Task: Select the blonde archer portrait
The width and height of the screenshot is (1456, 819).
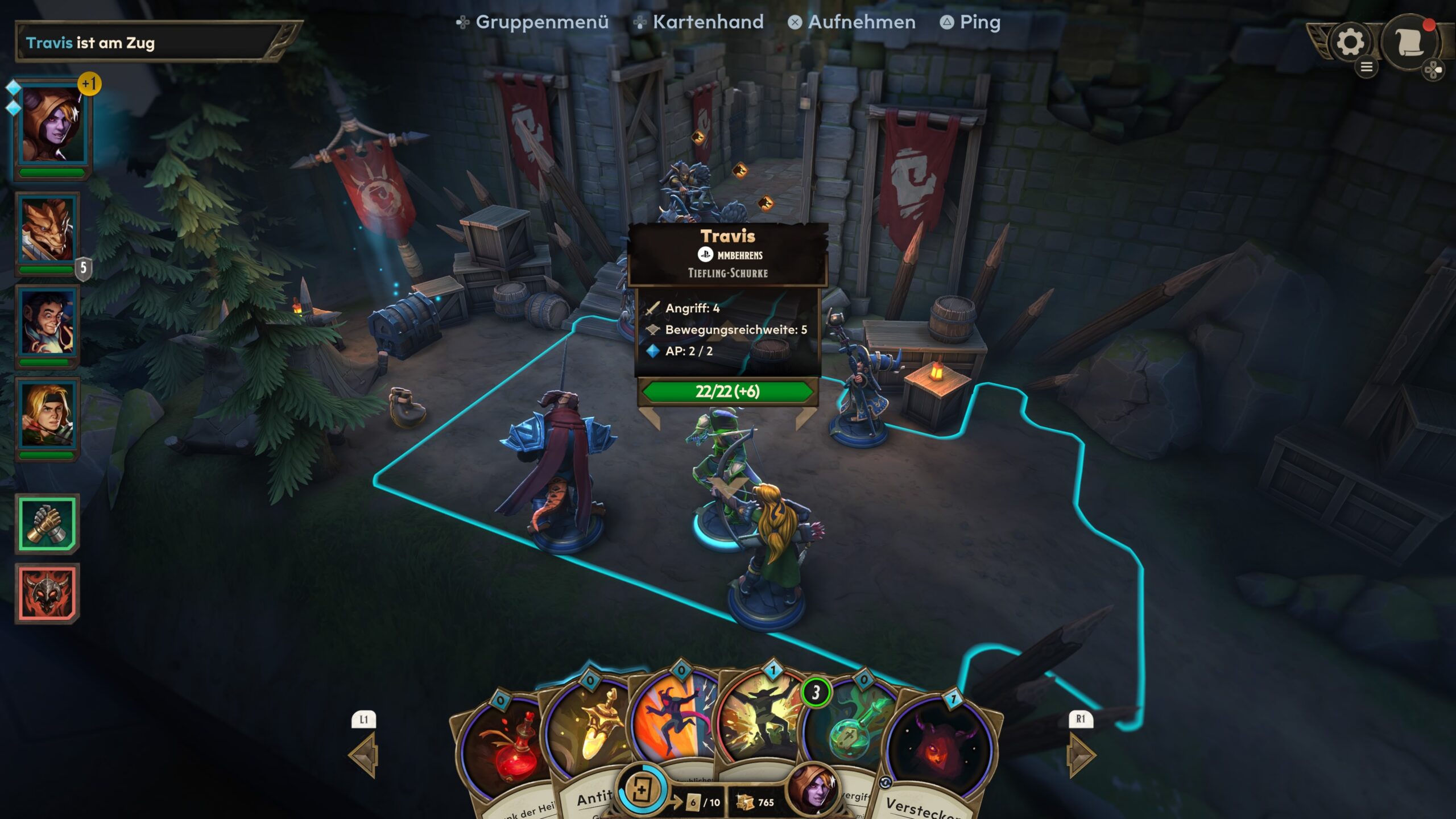Action: click(x=48, y=415)
